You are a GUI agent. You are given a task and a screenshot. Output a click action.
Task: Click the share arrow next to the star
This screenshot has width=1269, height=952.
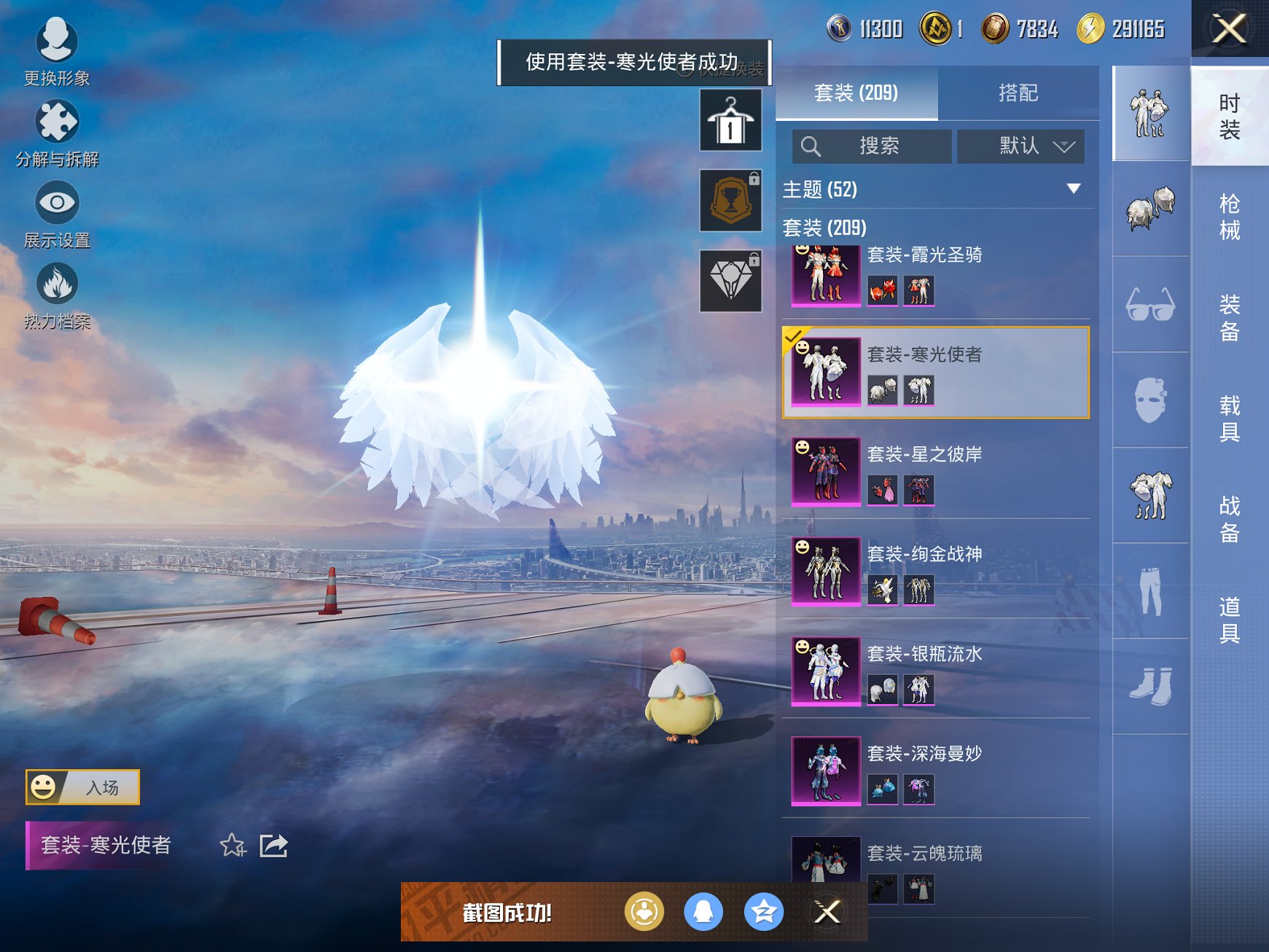click(273, 847)
